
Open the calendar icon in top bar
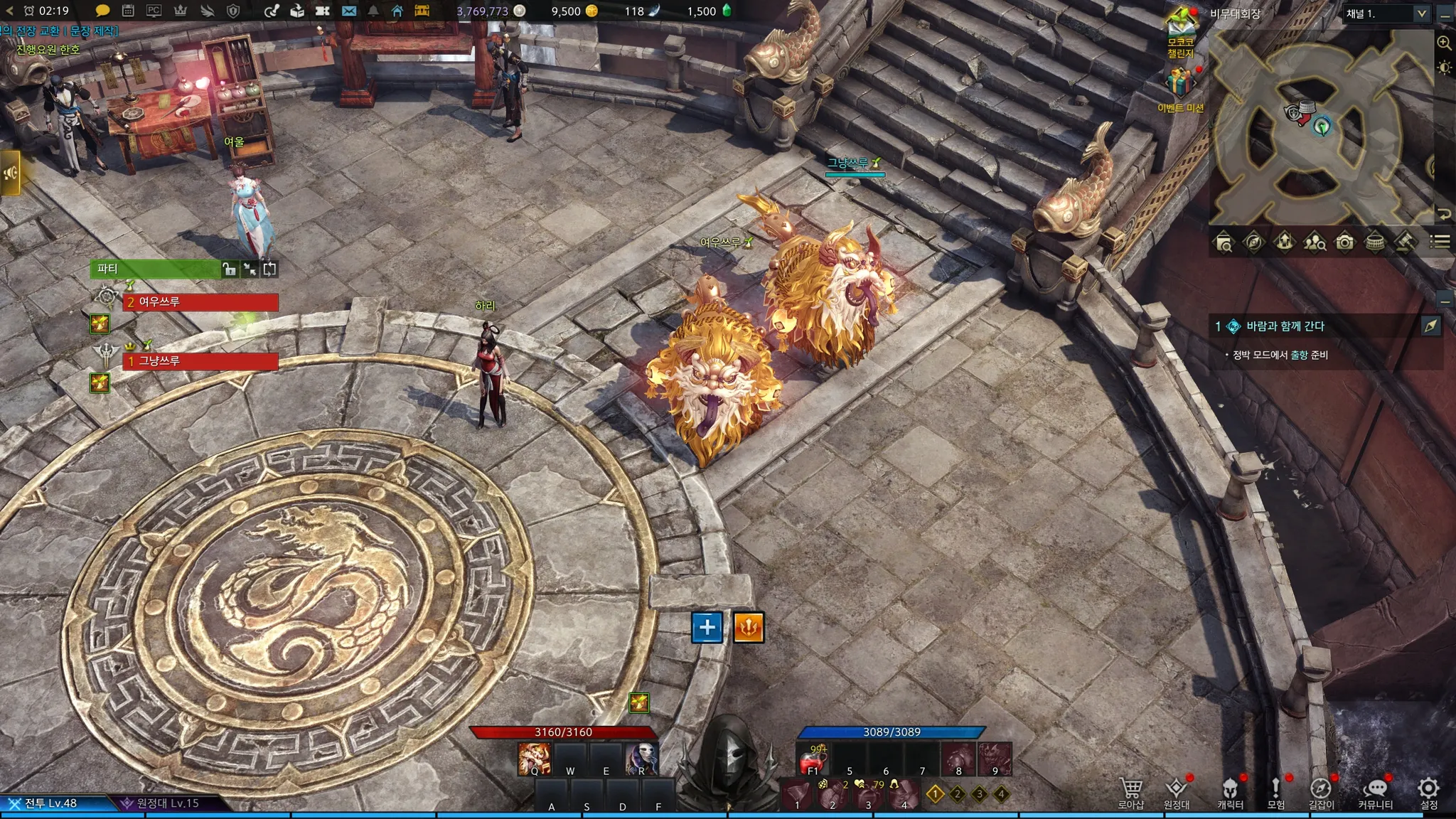(128, 11)
